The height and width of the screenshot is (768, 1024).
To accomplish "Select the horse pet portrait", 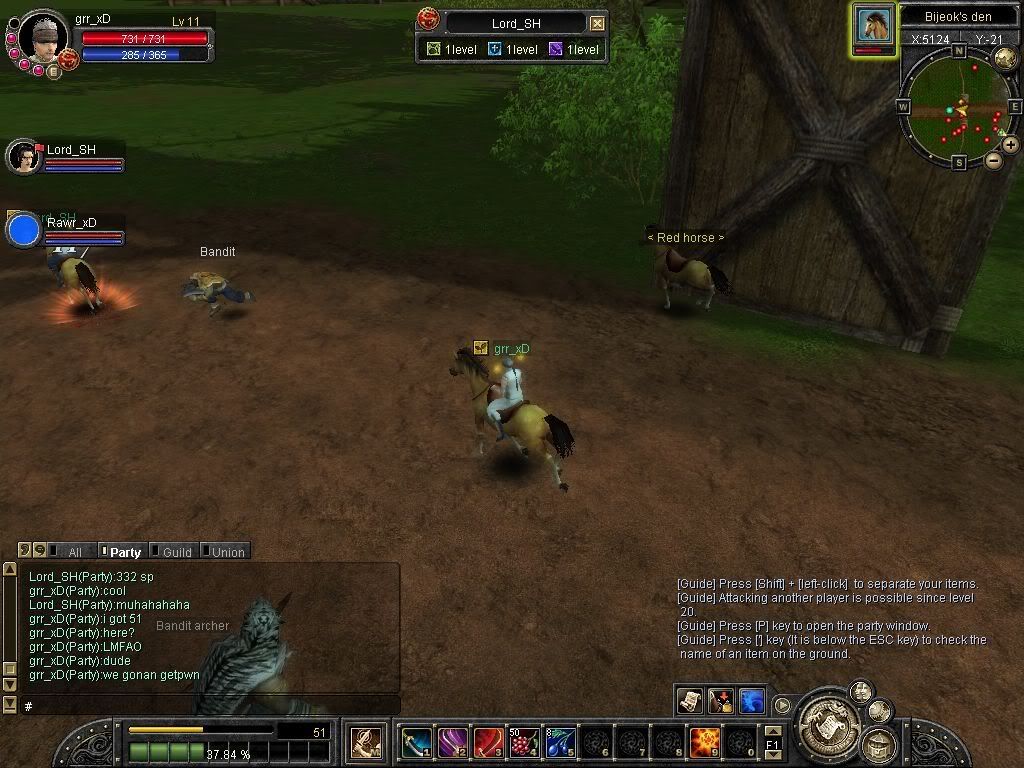I will pyautogui.click(x=874, y=28).
